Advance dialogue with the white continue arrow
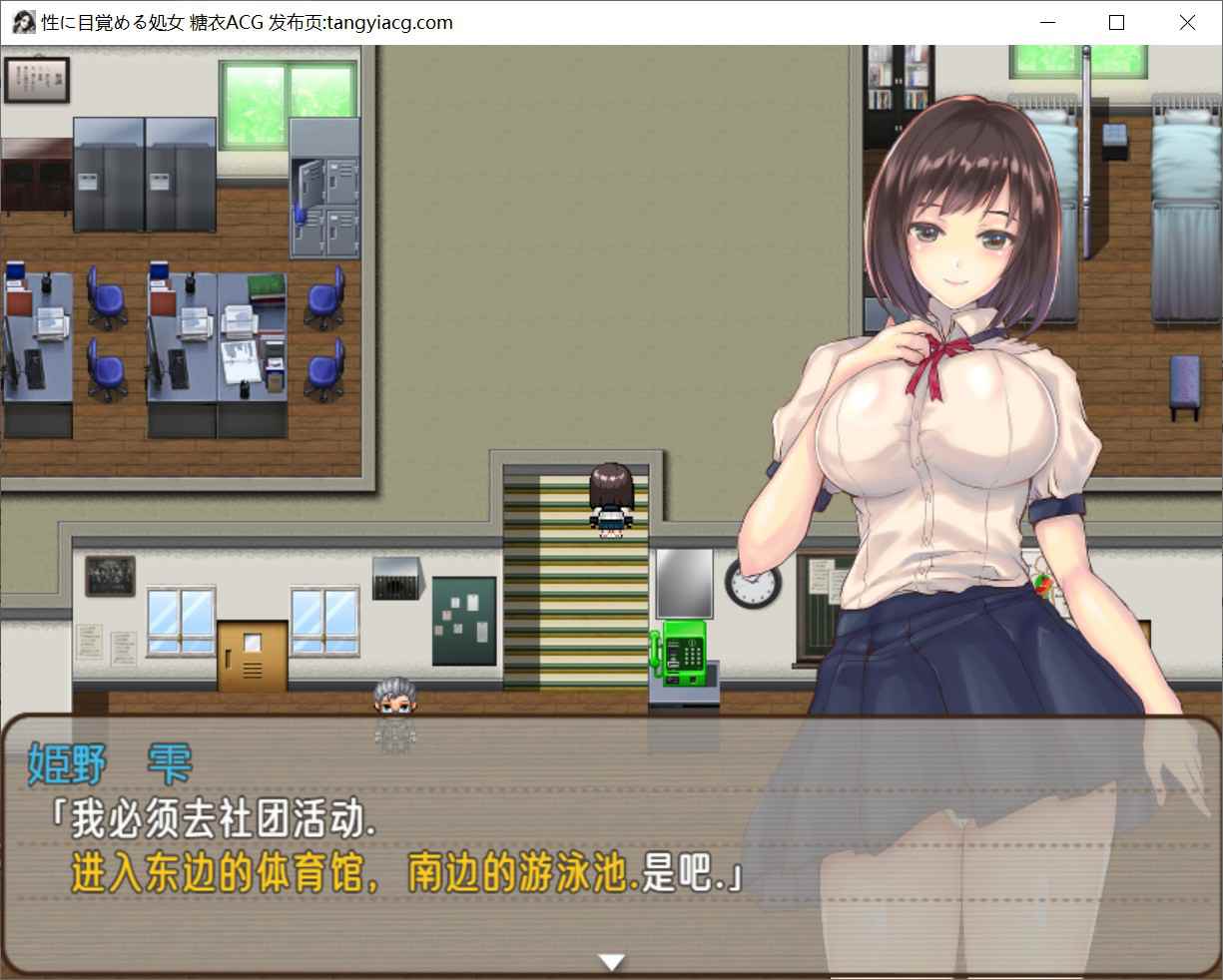This screenshot has width=1223, height=980. (611, 961)
